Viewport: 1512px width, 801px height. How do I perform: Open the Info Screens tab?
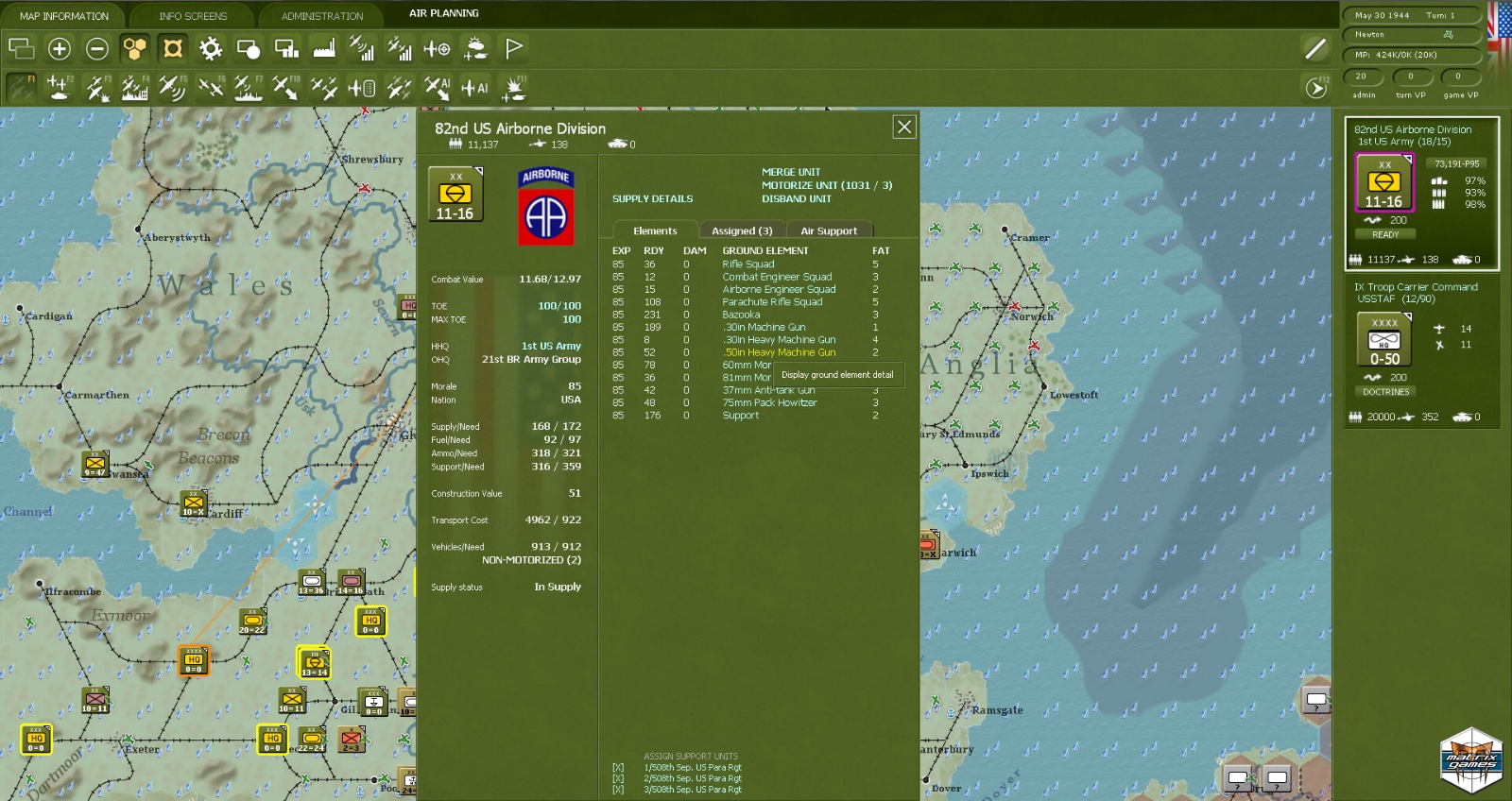(x=193, y=16)
